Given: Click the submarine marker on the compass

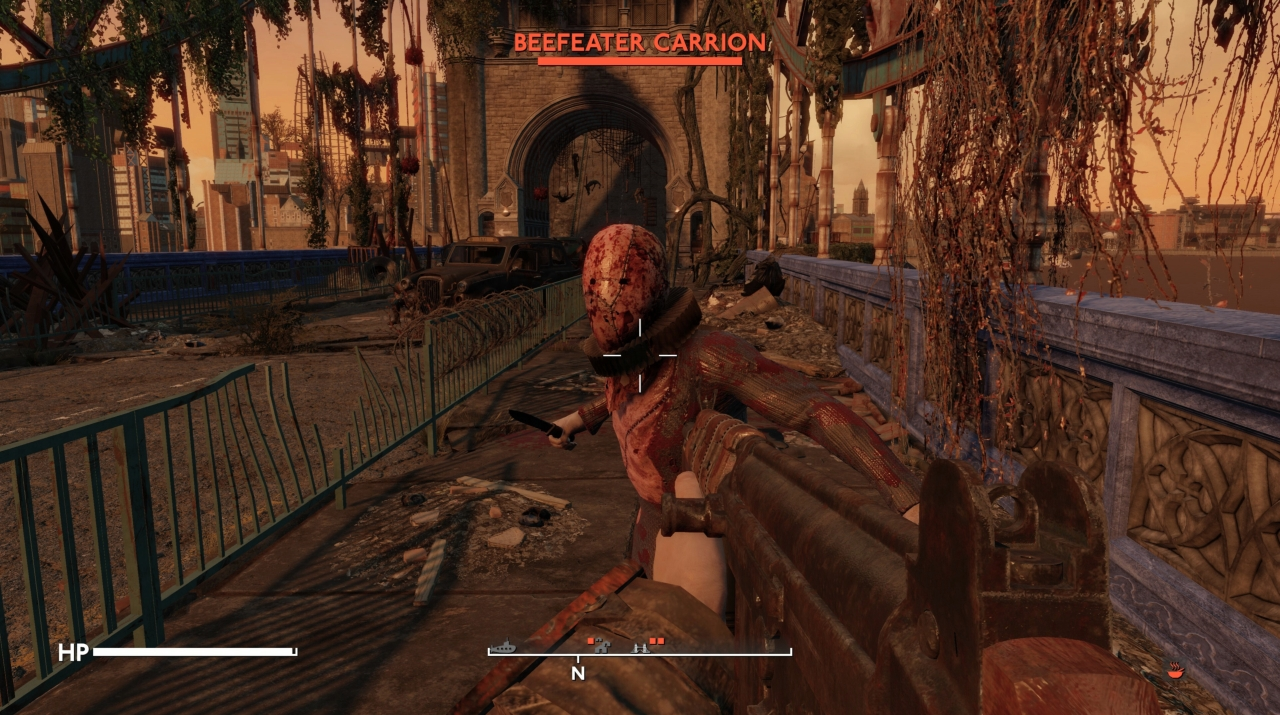Looking at the screenshot, I should (x=502, y=647).
